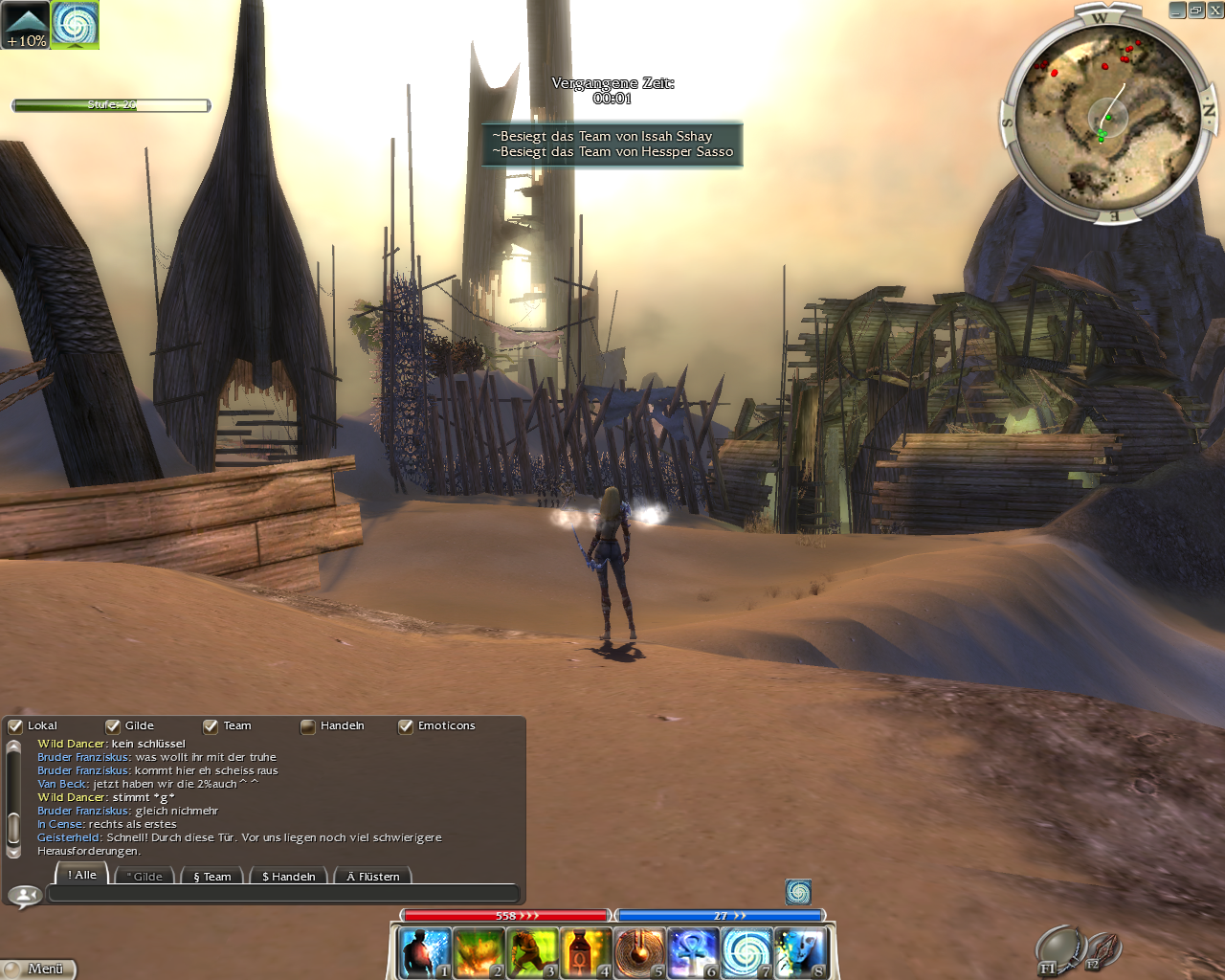Switch to the Flüstern whisper tab
Viewport: 1225px width, 980px height.
coord(372,876)
